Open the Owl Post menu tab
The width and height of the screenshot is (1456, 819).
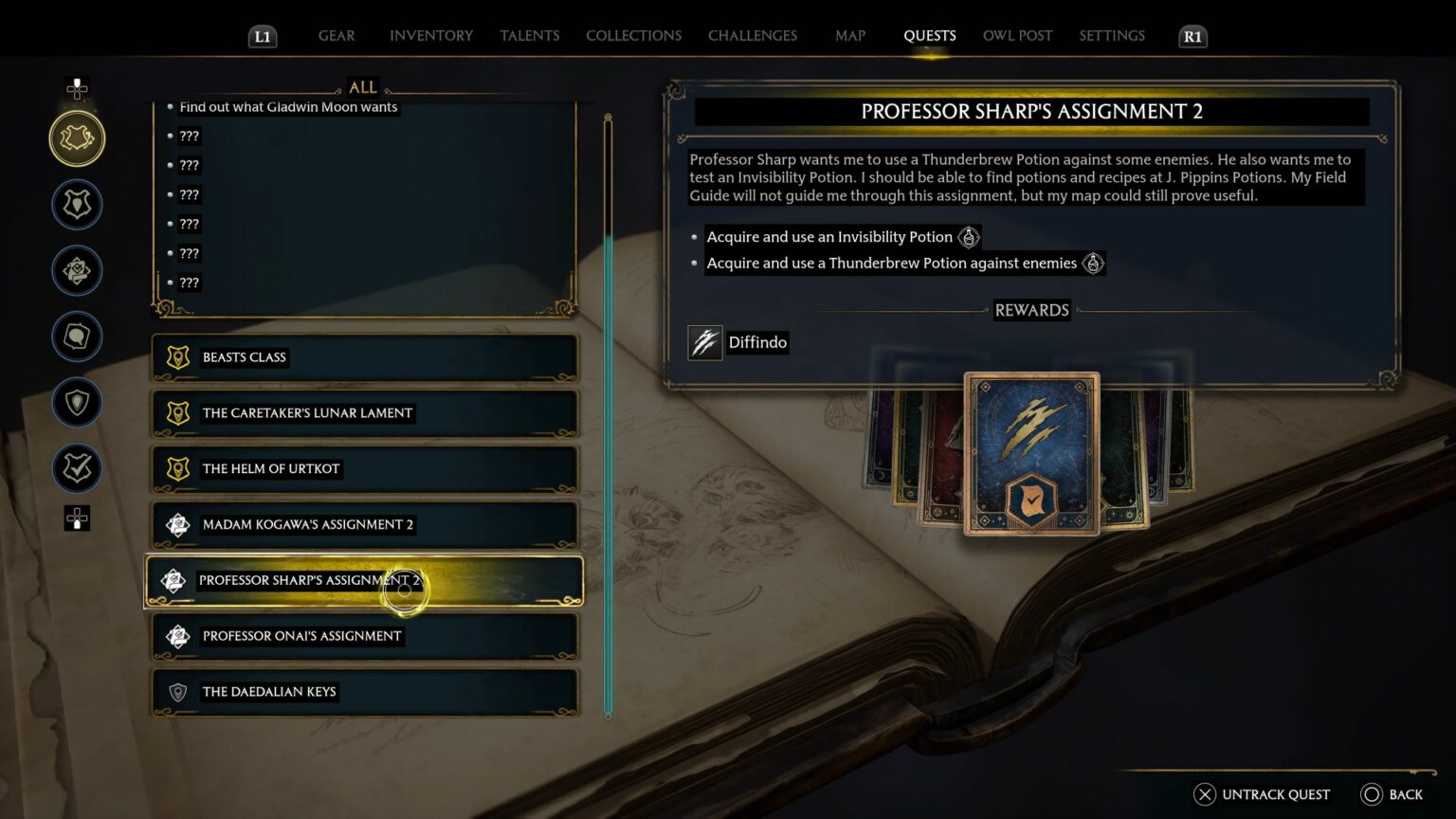(x=1017, y=36)
